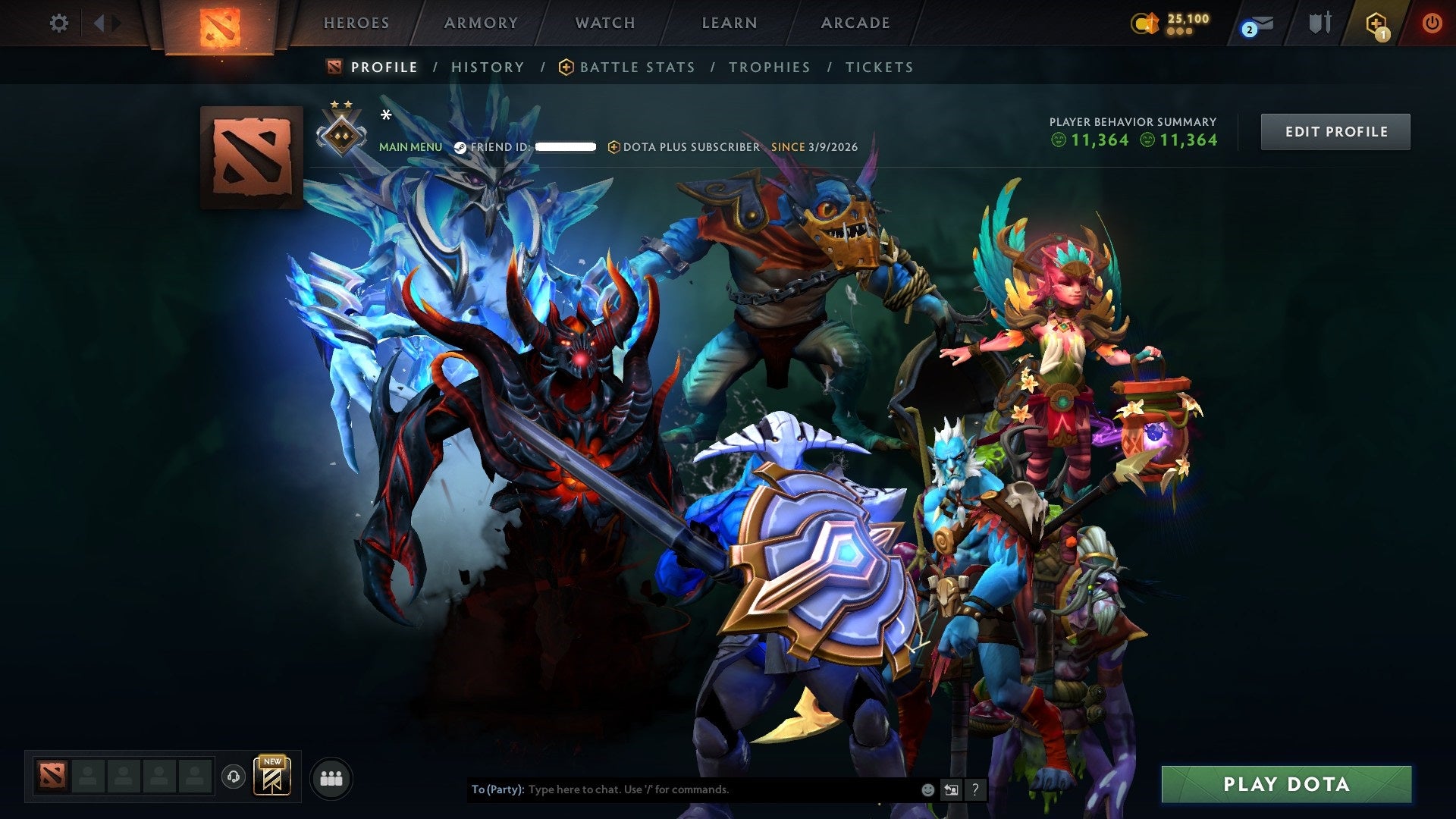Open the Dota Plus hexagon icon
1456x819 pixels.
(1377, 24)
